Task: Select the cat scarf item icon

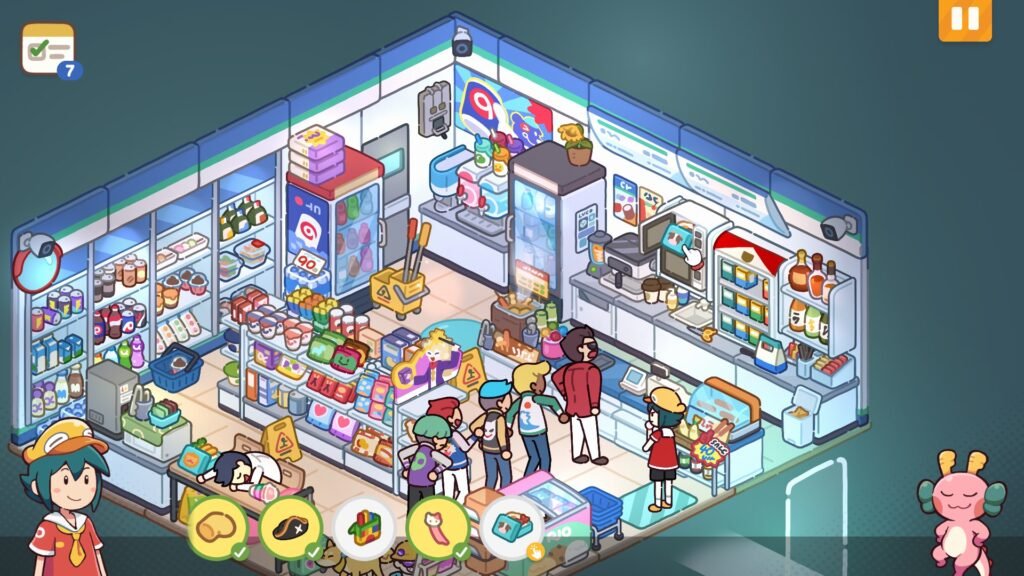Action: tap(438, 525)
